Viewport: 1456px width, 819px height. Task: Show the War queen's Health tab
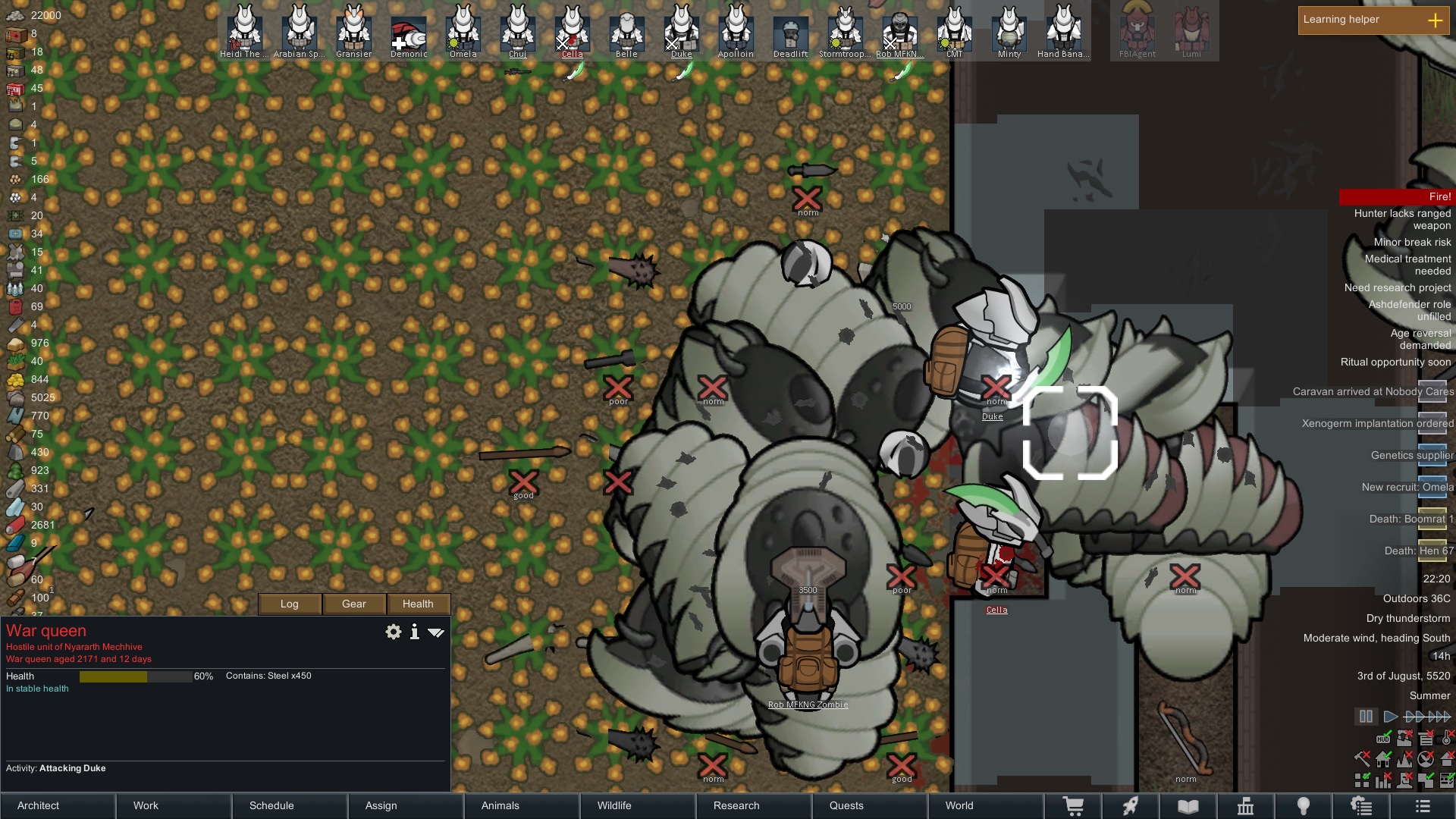418,604
